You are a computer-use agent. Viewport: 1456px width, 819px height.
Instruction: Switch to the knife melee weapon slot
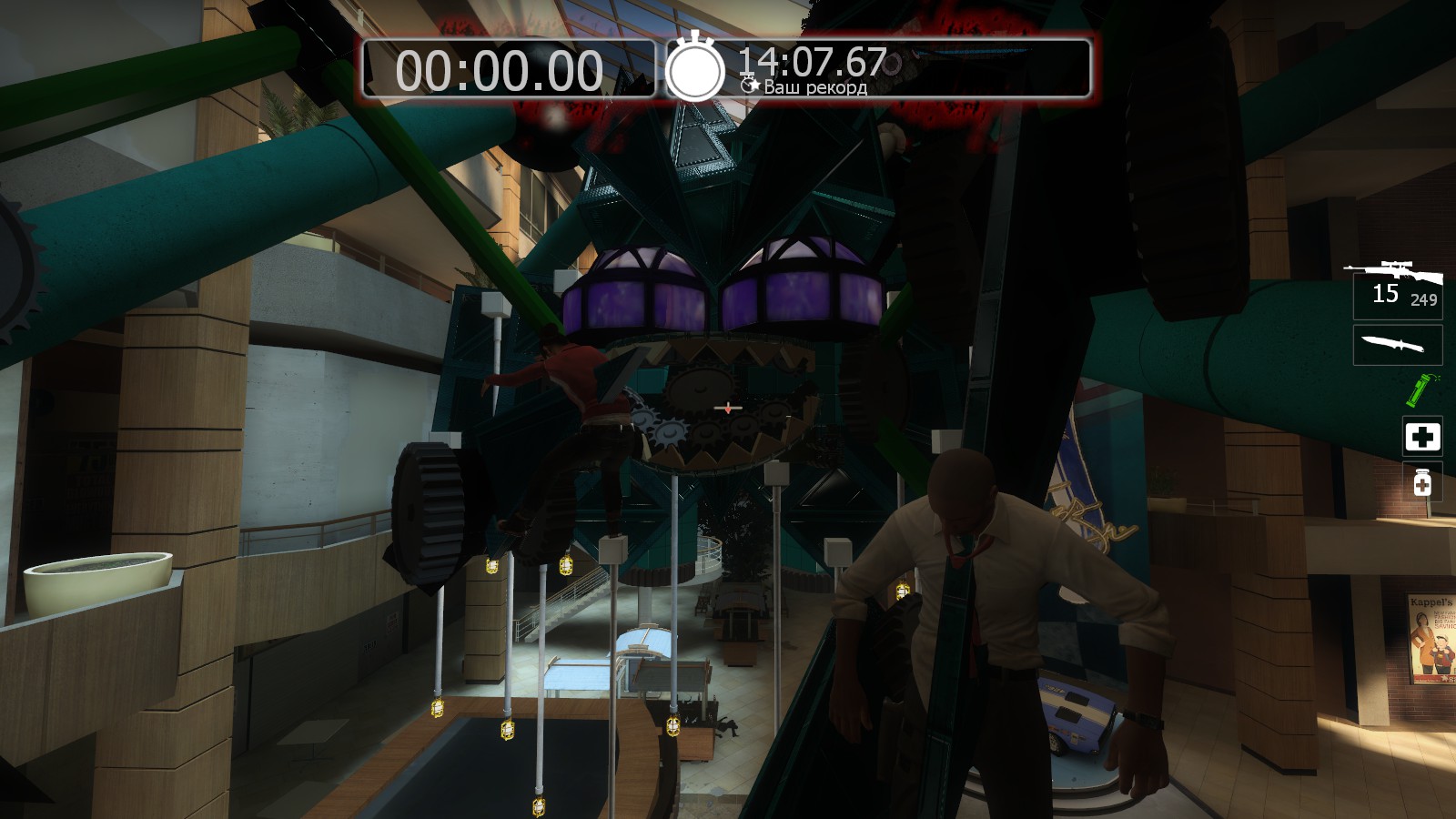(x=1397, y=346)
